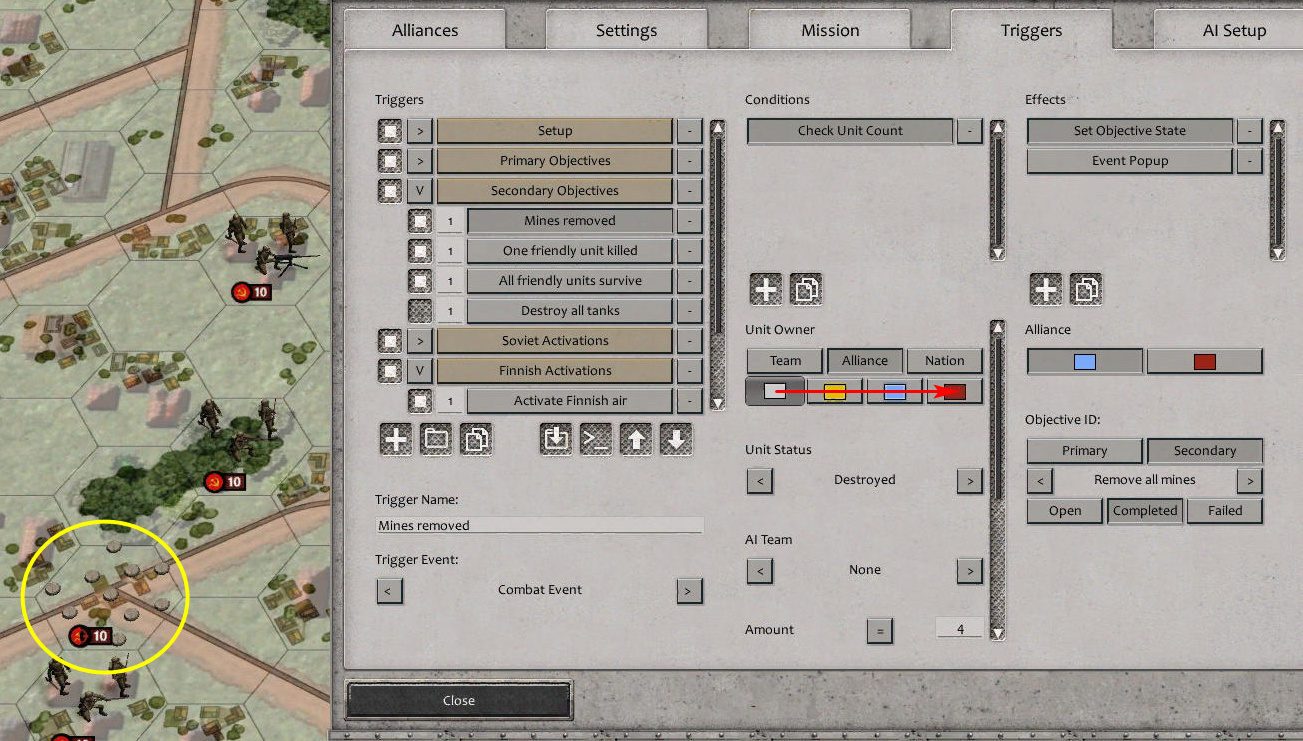Click the import-arrow icon in the trigger toolbar
The image size is (1303, 741).
pos(556,439)
